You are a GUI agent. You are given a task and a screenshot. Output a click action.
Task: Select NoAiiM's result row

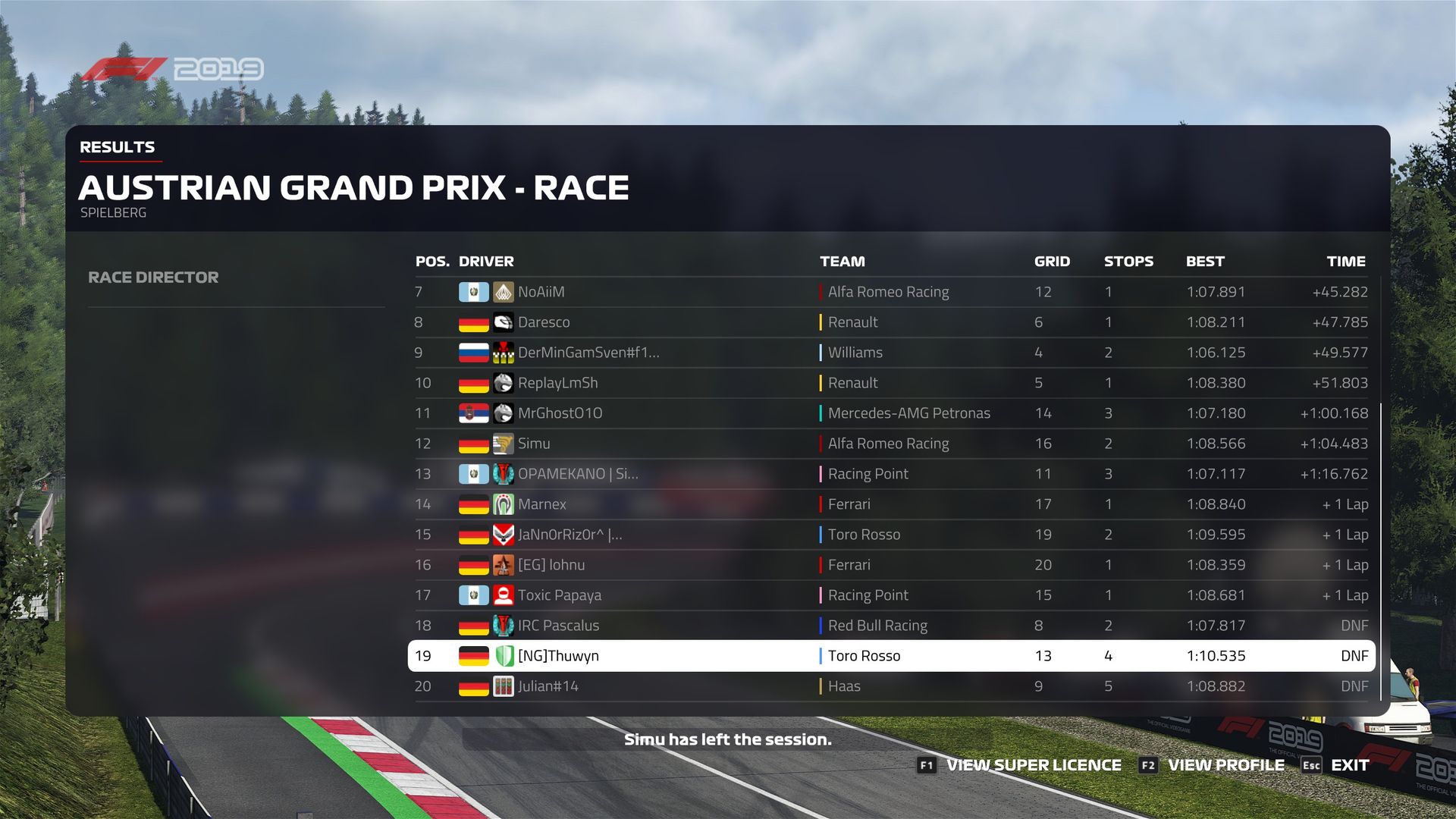coord(891,292)
